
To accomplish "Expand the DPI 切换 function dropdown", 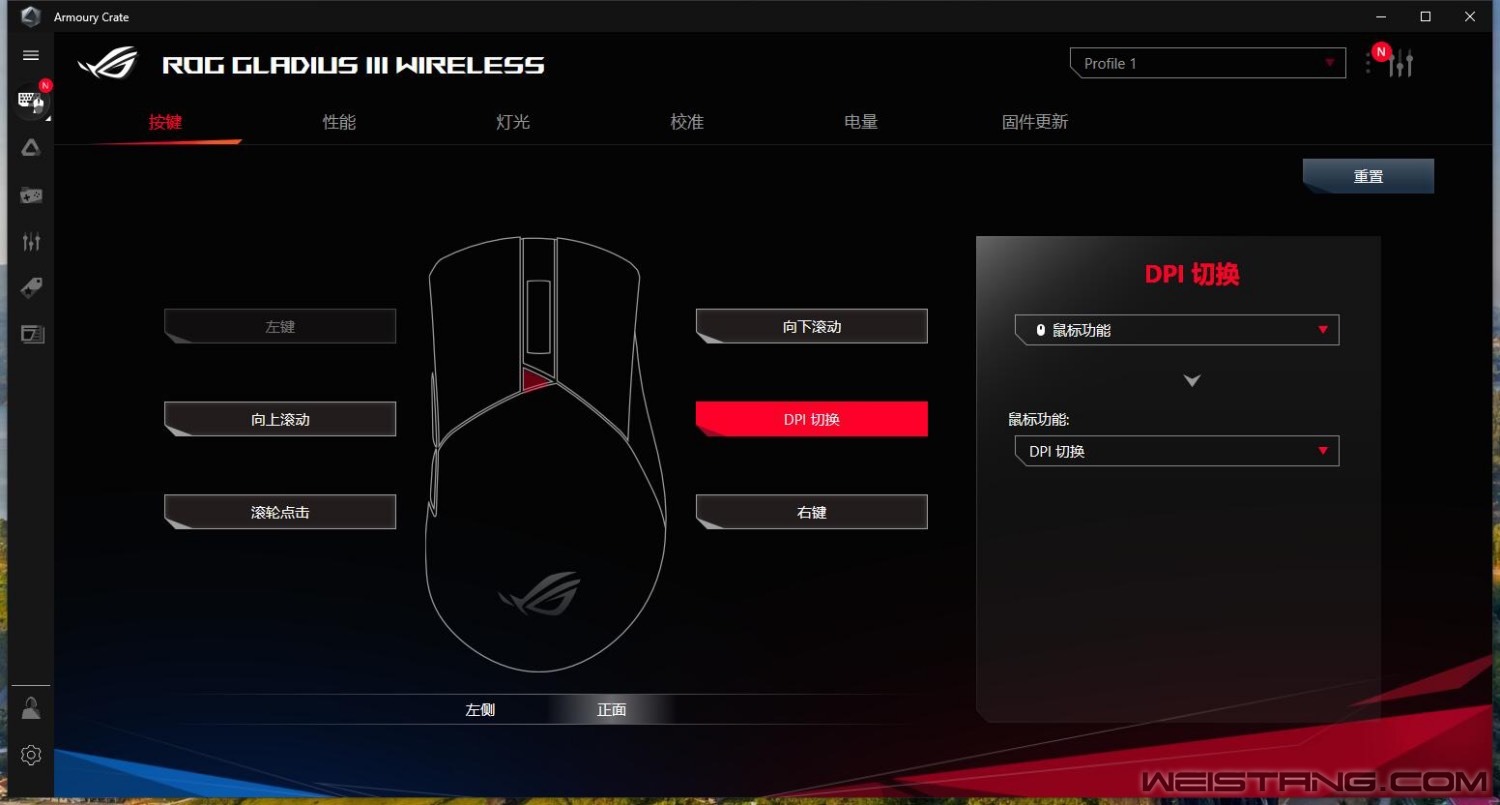I will (1177, 451).
